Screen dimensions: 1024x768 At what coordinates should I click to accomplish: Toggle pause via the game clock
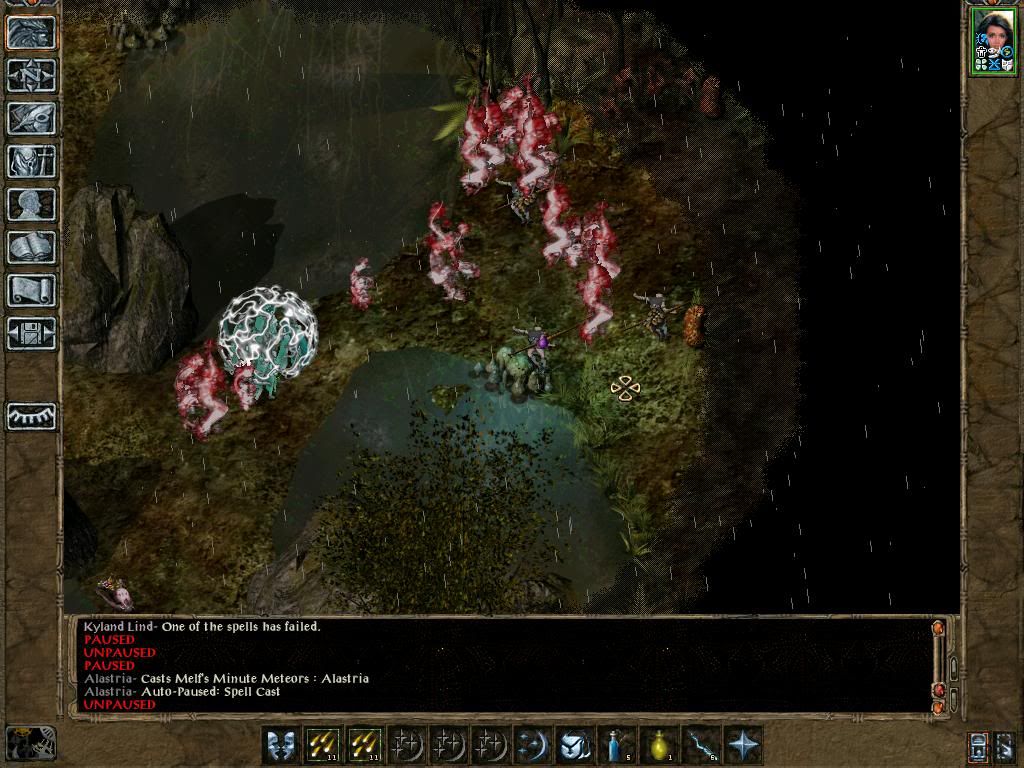(30, 744)
